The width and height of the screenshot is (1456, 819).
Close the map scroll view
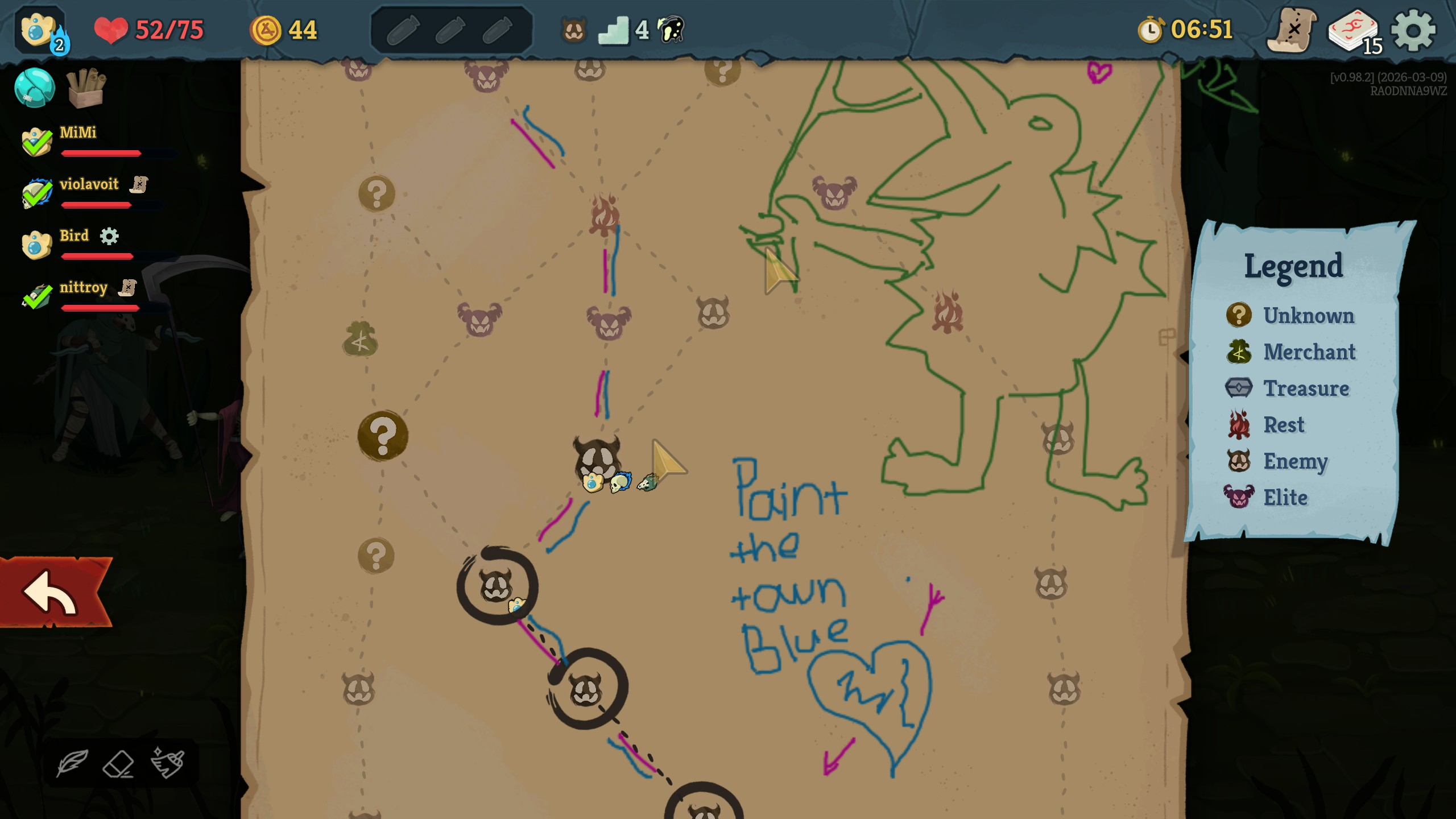1292,30
